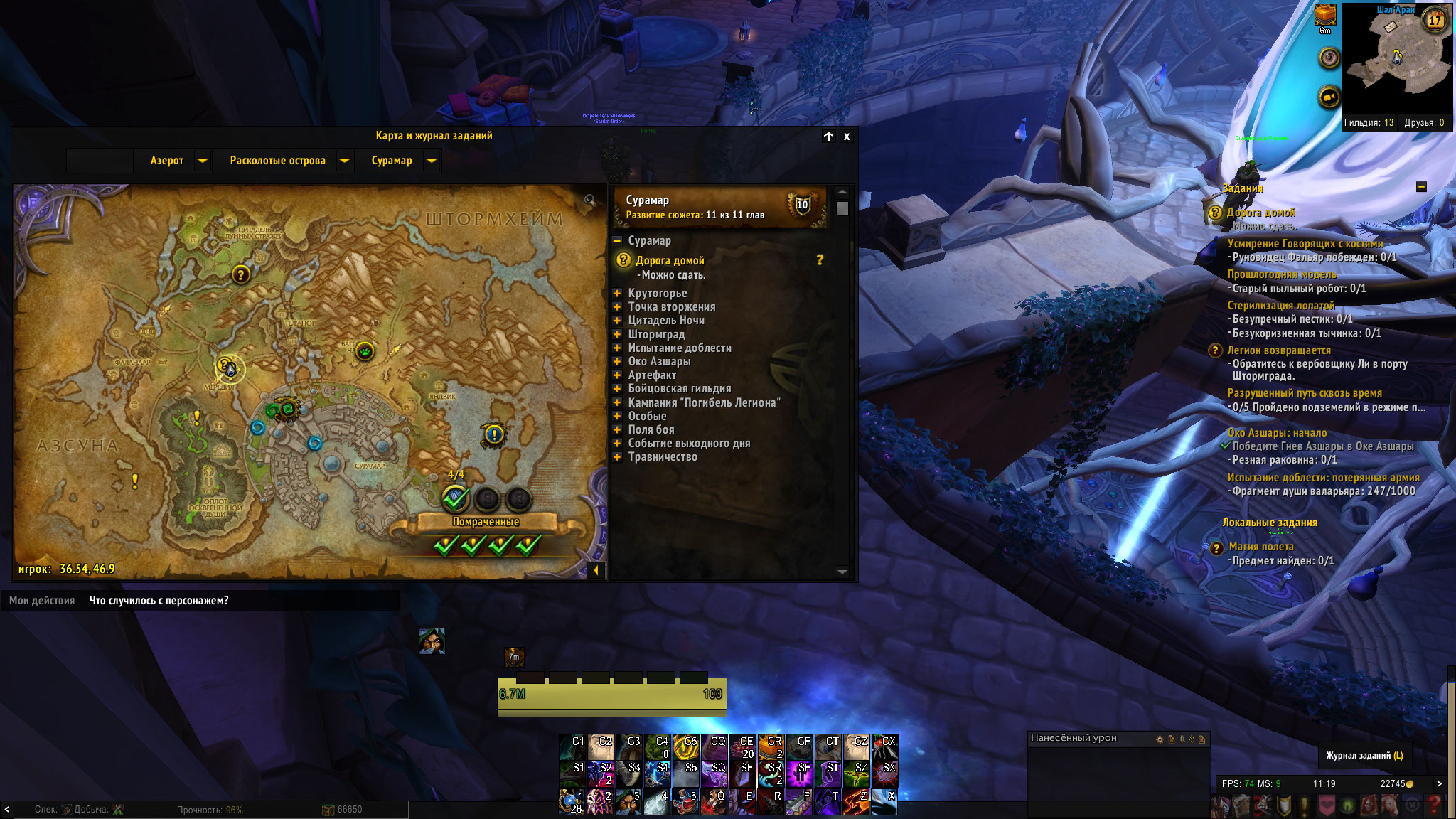Expand the Штормград quest group

tap(617, 334)
